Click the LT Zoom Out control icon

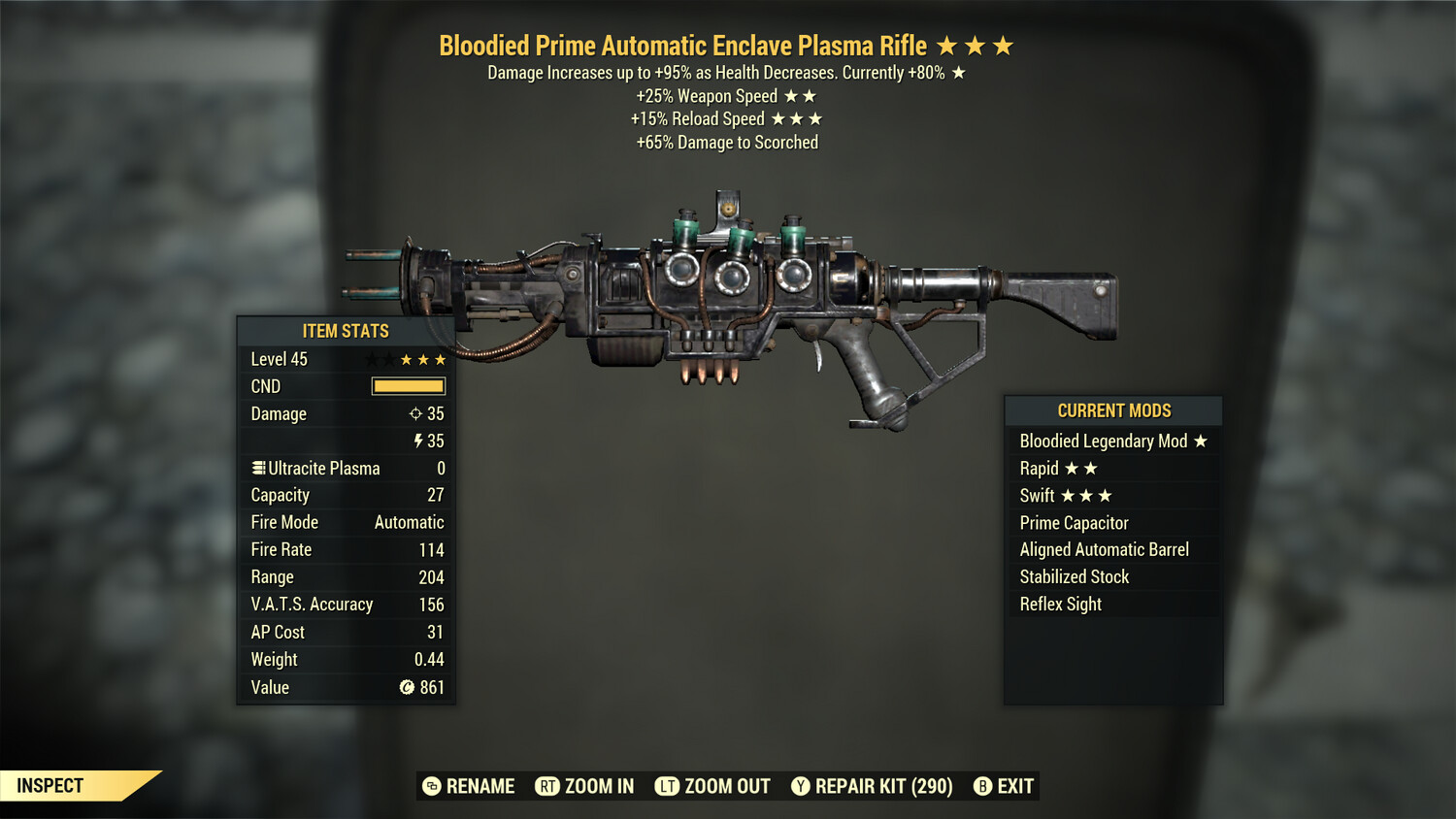[668, 787]
